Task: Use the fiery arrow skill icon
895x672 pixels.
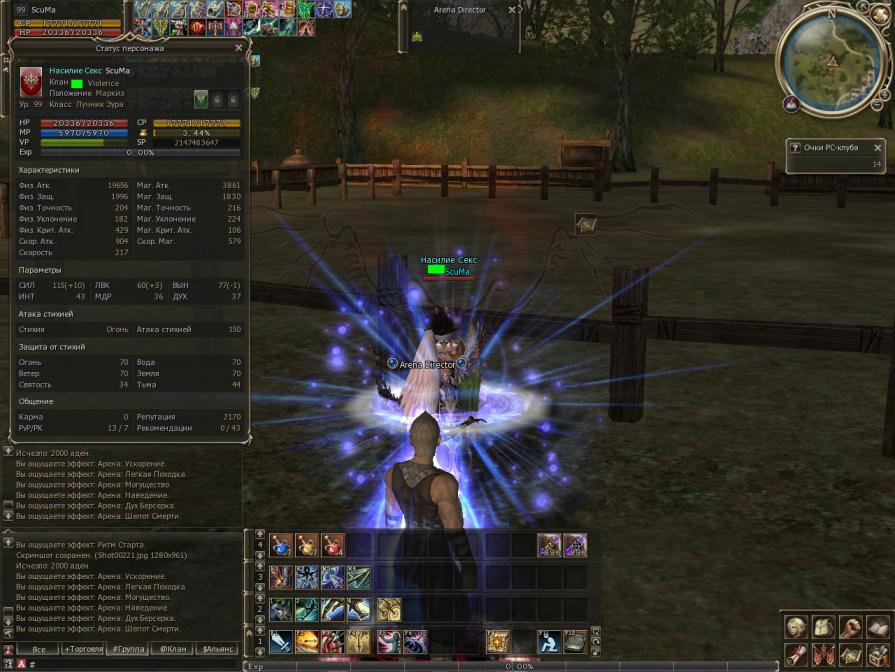Action: click(307, 641)
